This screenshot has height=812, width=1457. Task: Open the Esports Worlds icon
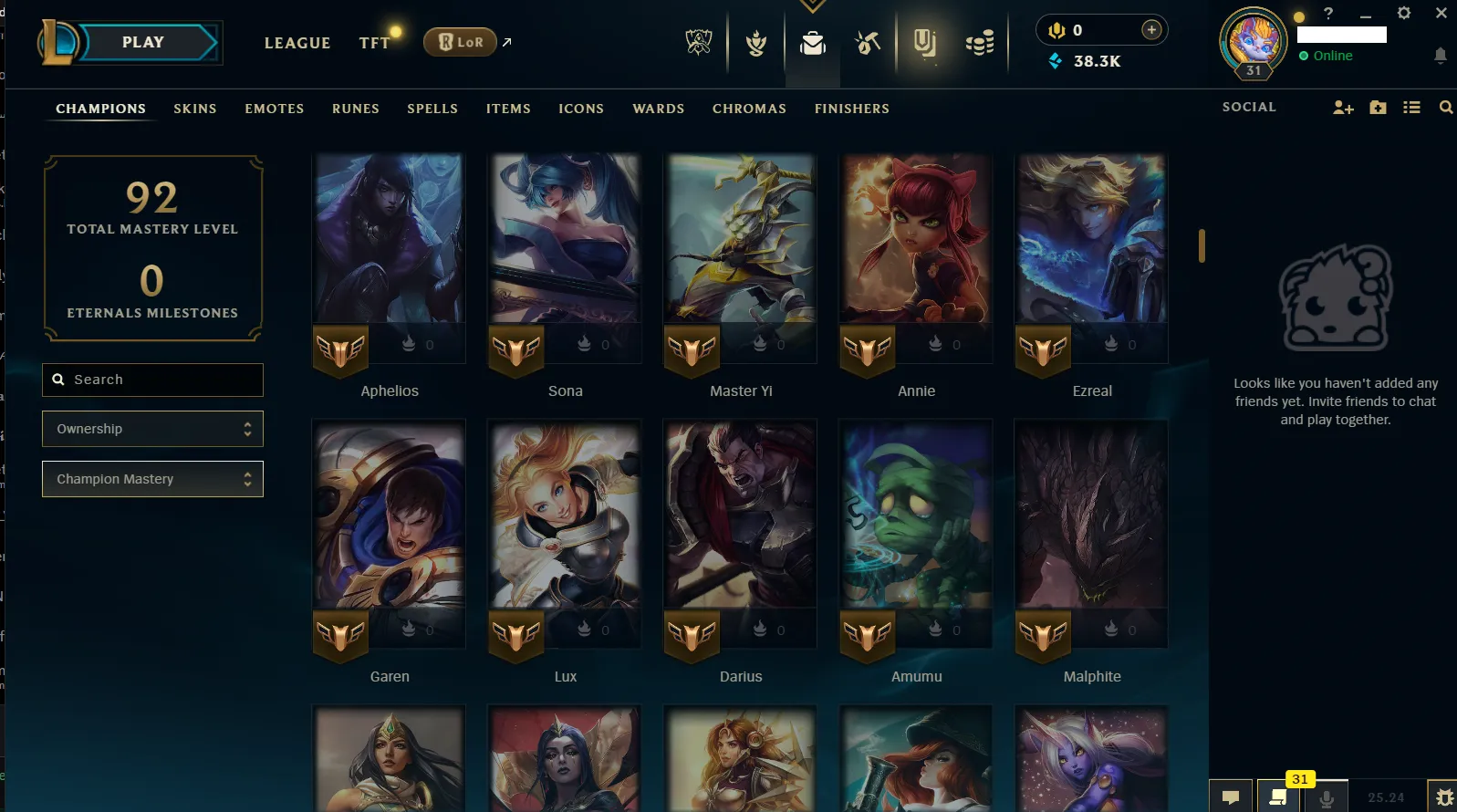(698, 41)
